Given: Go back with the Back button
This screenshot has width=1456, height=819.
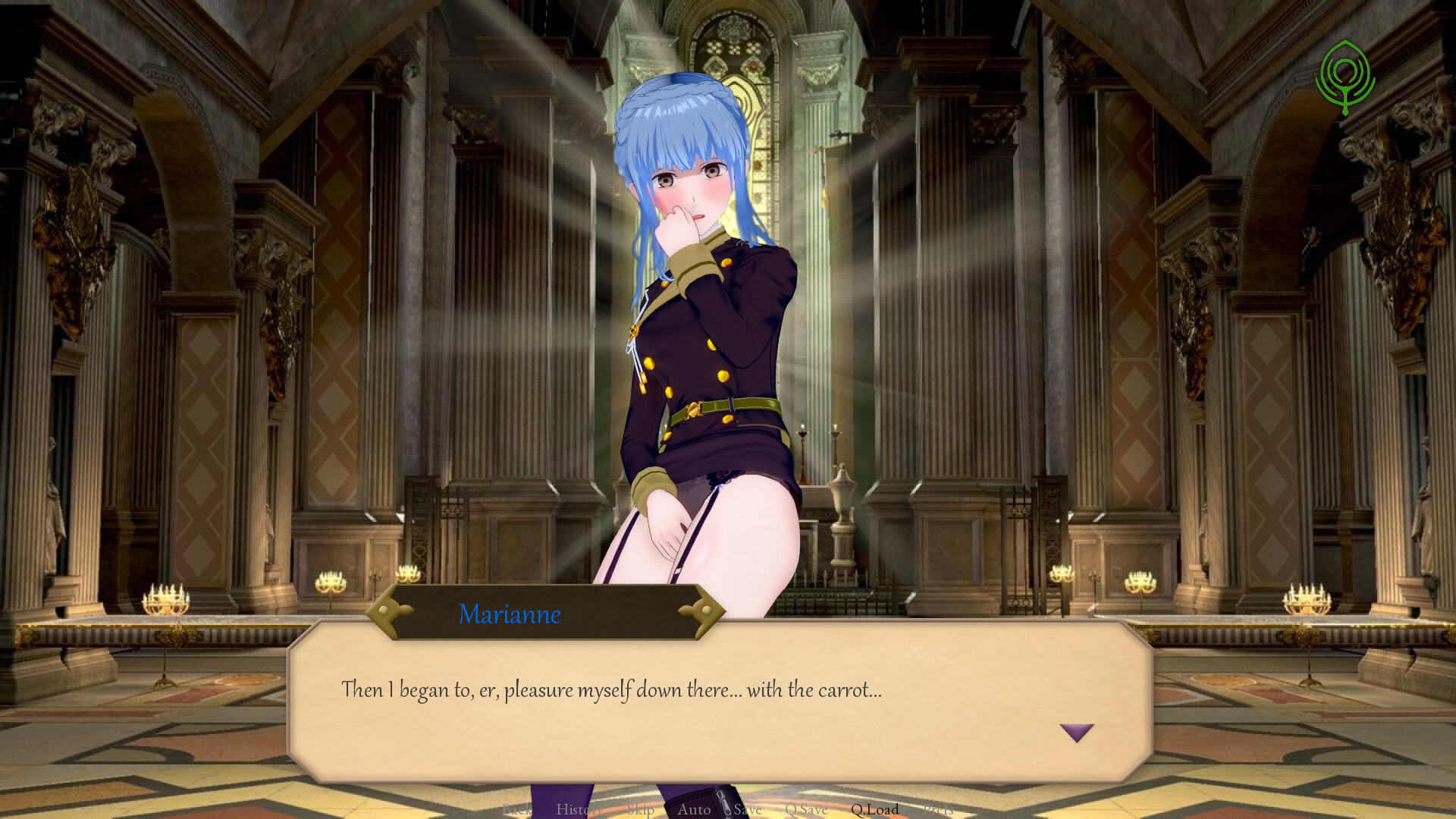Looking at the screenshot, I should click(518, 810).
